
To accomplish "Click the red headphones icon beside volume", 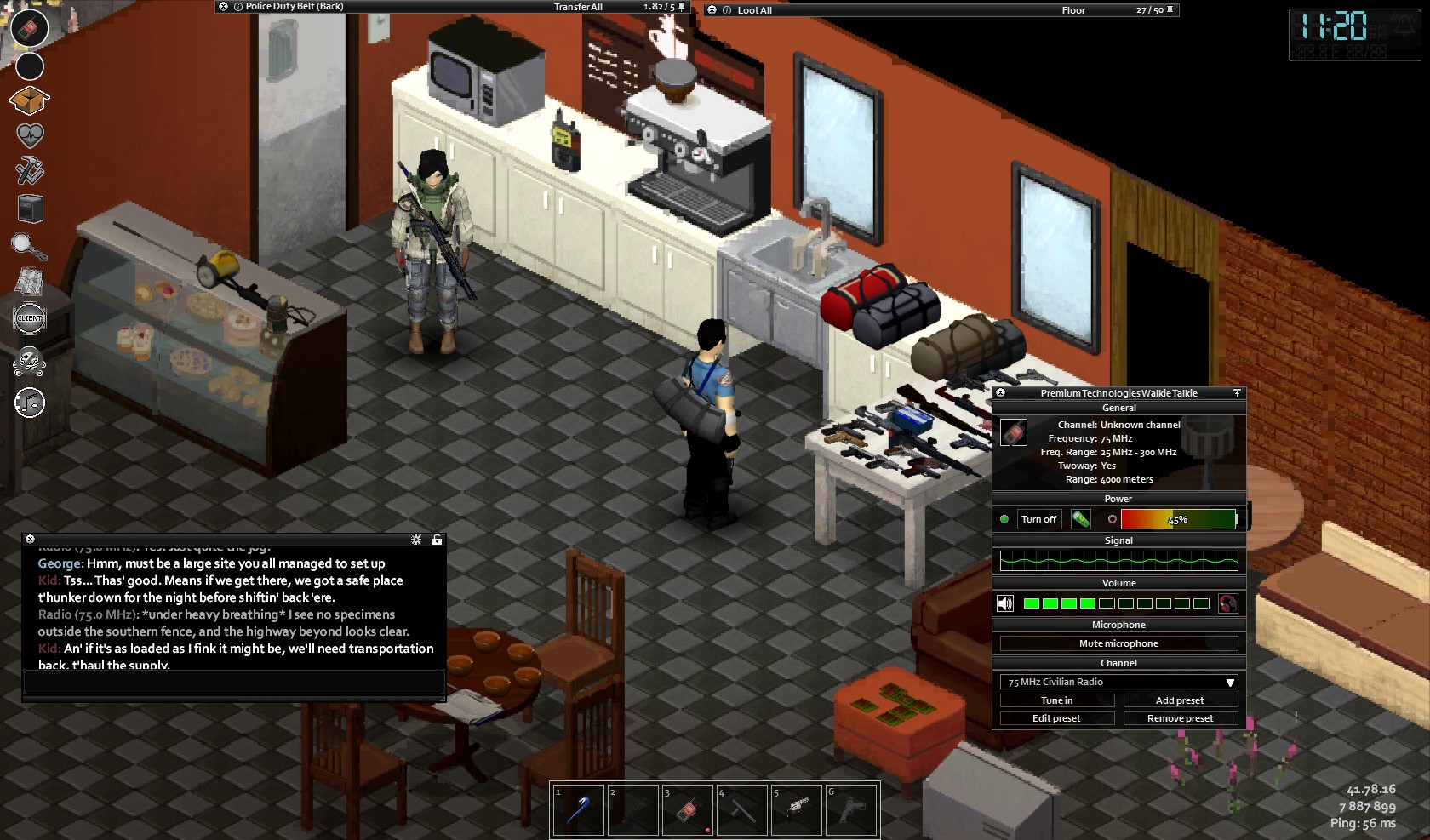I will coord(1227,603).
